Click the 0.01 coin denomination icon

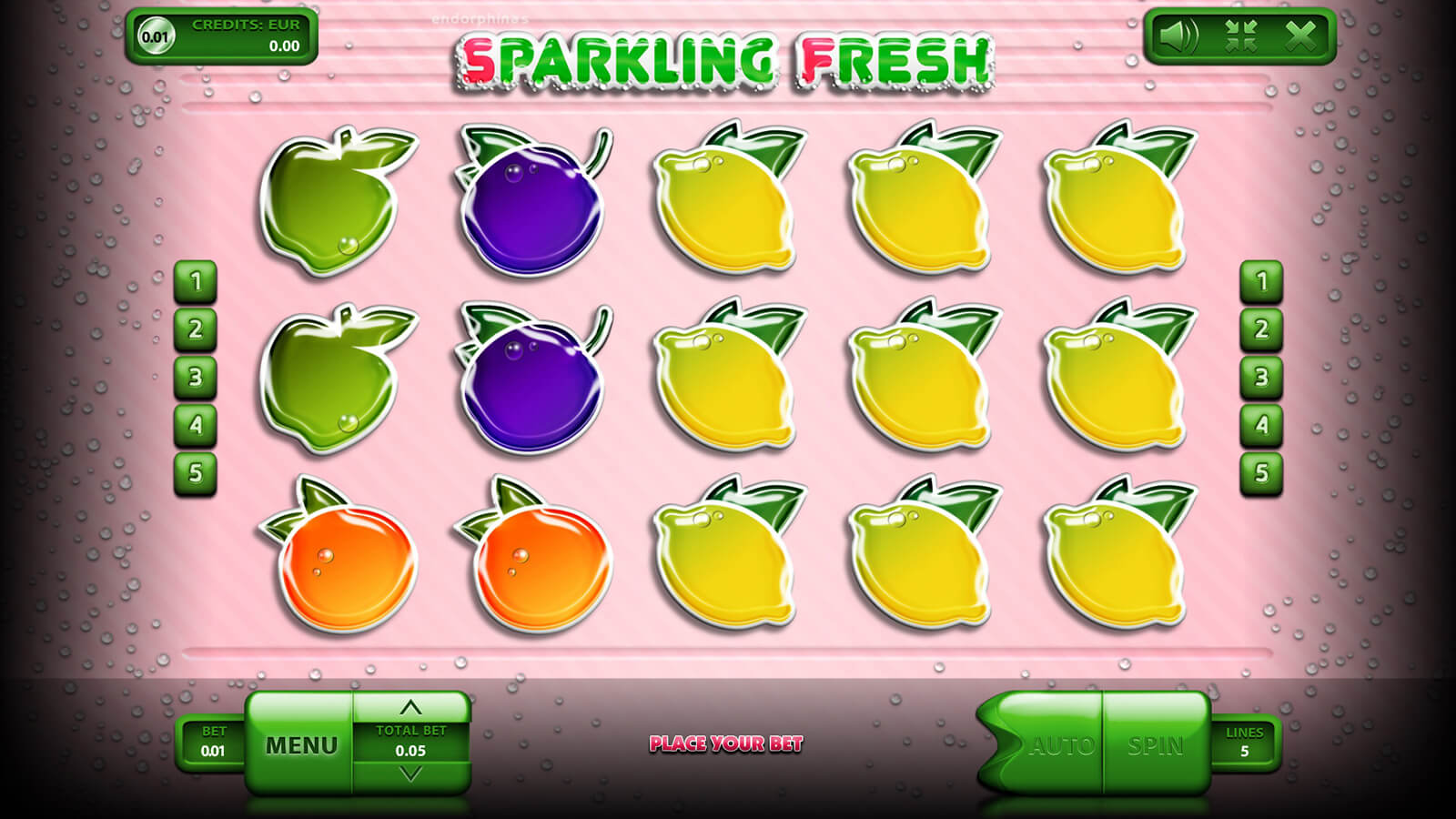point(156,36)
